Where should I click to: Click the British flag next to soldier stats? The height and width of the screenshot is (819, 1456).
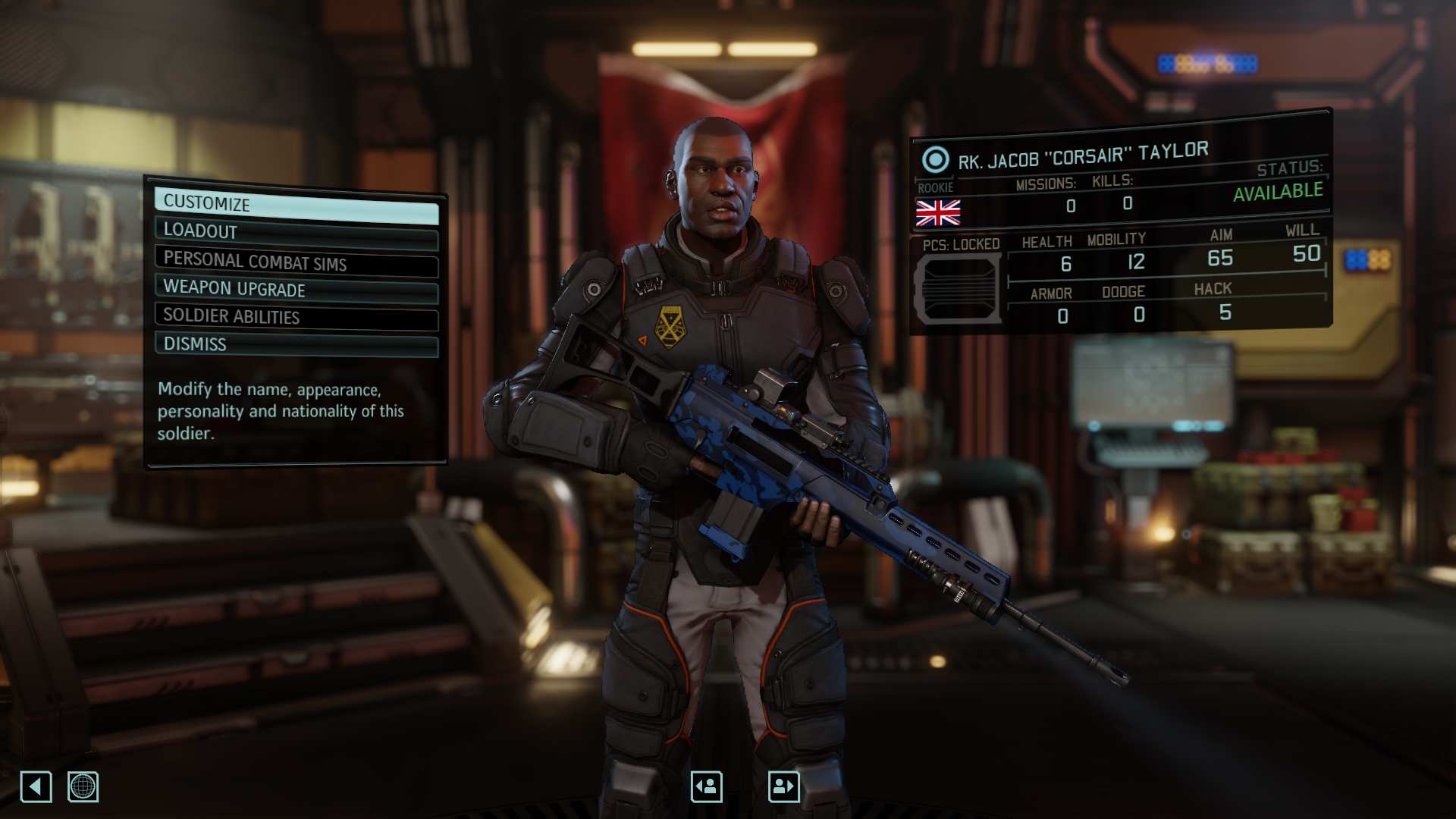938,215
